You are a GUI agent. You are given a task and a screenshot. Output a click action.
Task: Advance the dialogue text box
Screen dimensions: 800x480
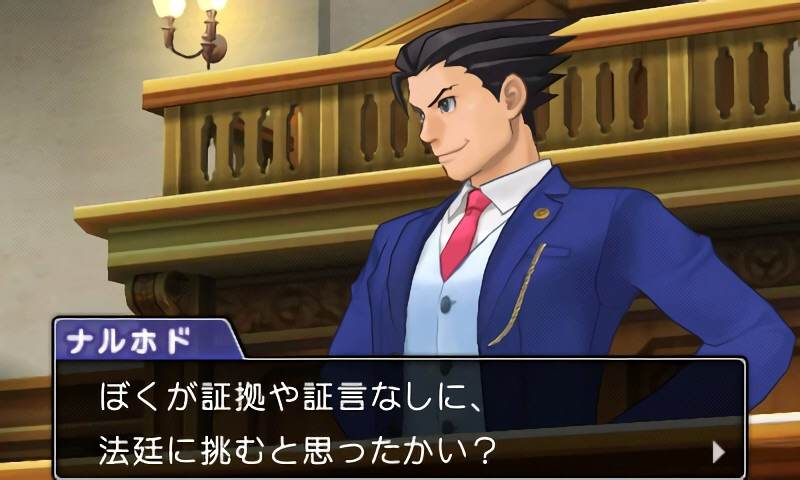coord(400,420)
